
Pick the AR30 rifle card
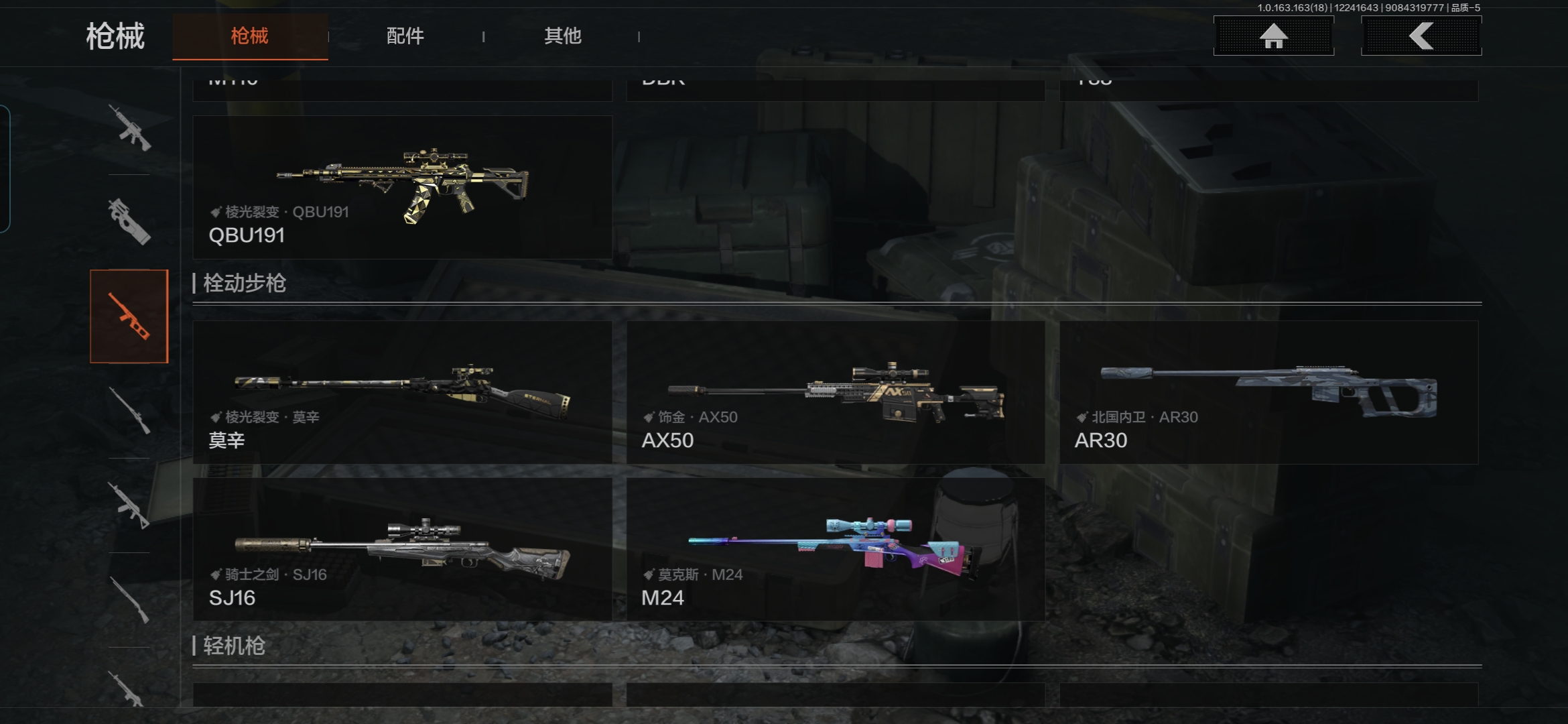(x=1268, y=392)
